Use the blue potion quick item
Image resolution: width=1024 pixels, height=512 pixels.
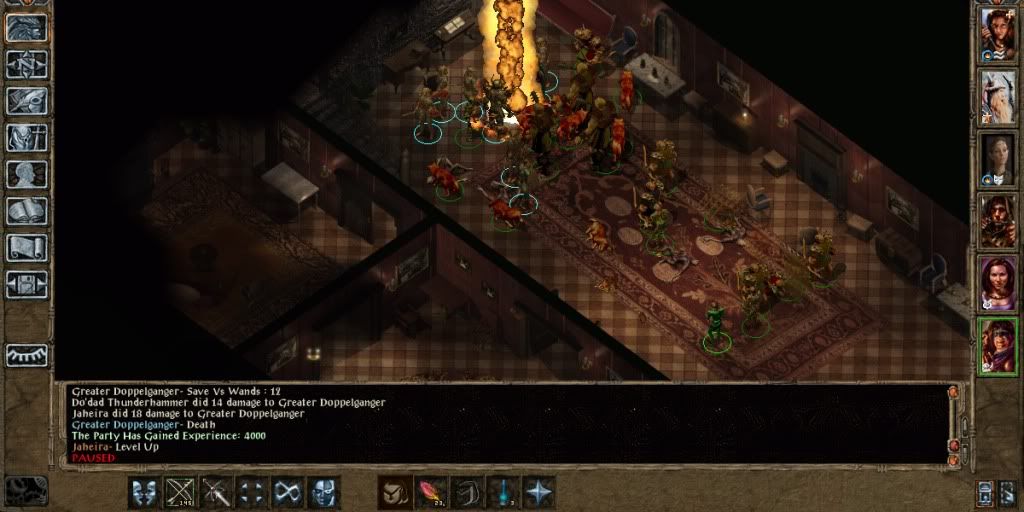(x=503, y=492)
